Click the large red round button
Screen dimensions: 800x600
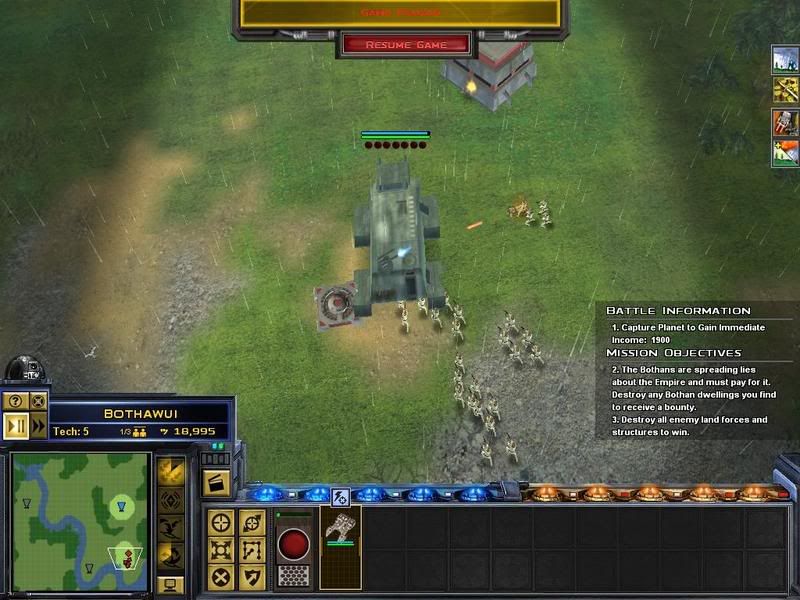coord(292,544)
